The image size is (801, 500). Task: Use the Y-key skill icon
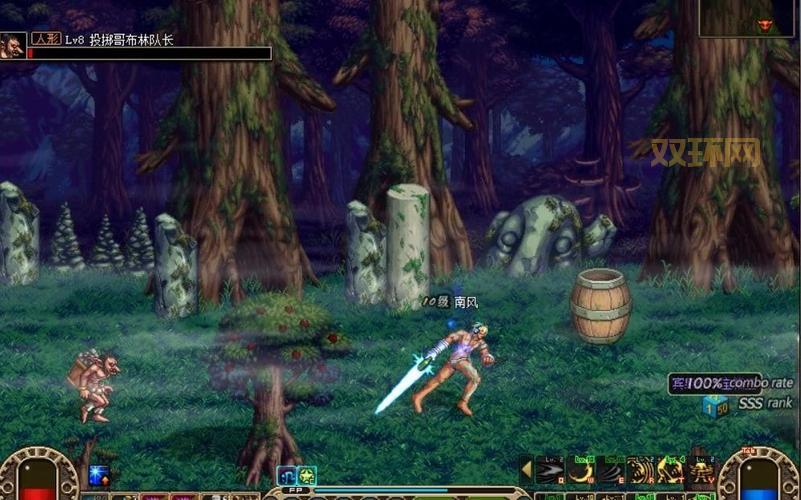coord(700,470)
